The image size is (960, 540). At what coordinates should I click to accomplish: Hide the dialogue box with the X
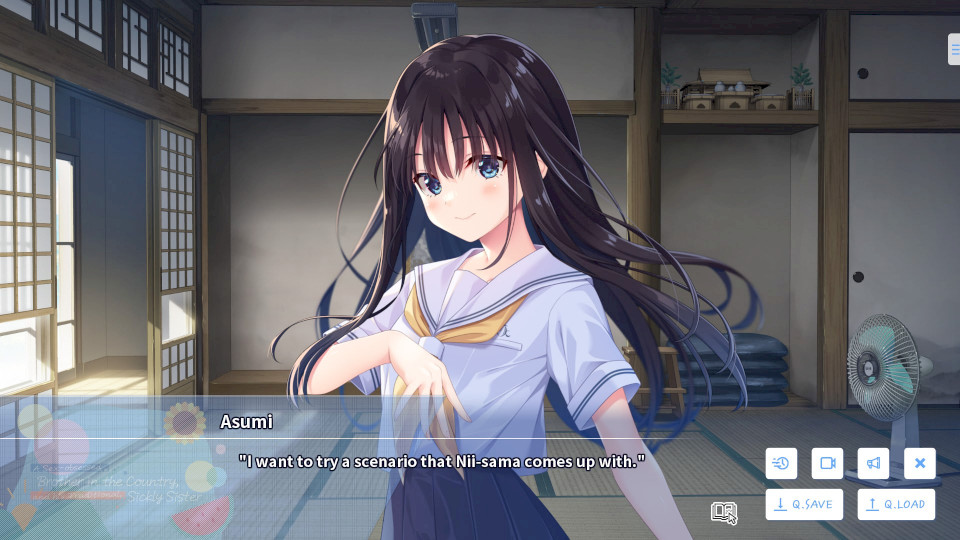click(919, 463)
